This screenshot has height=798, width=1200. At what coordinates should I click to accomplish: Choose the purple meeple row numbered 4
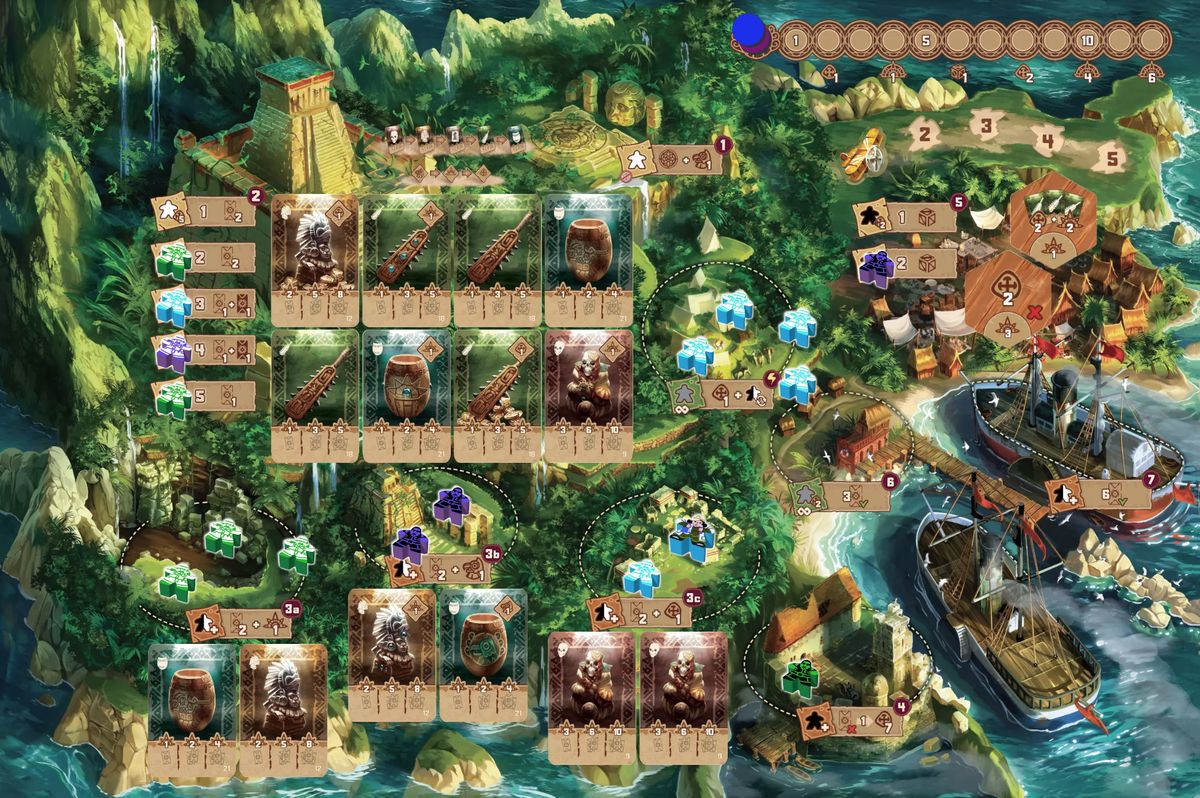click(205, 353)
